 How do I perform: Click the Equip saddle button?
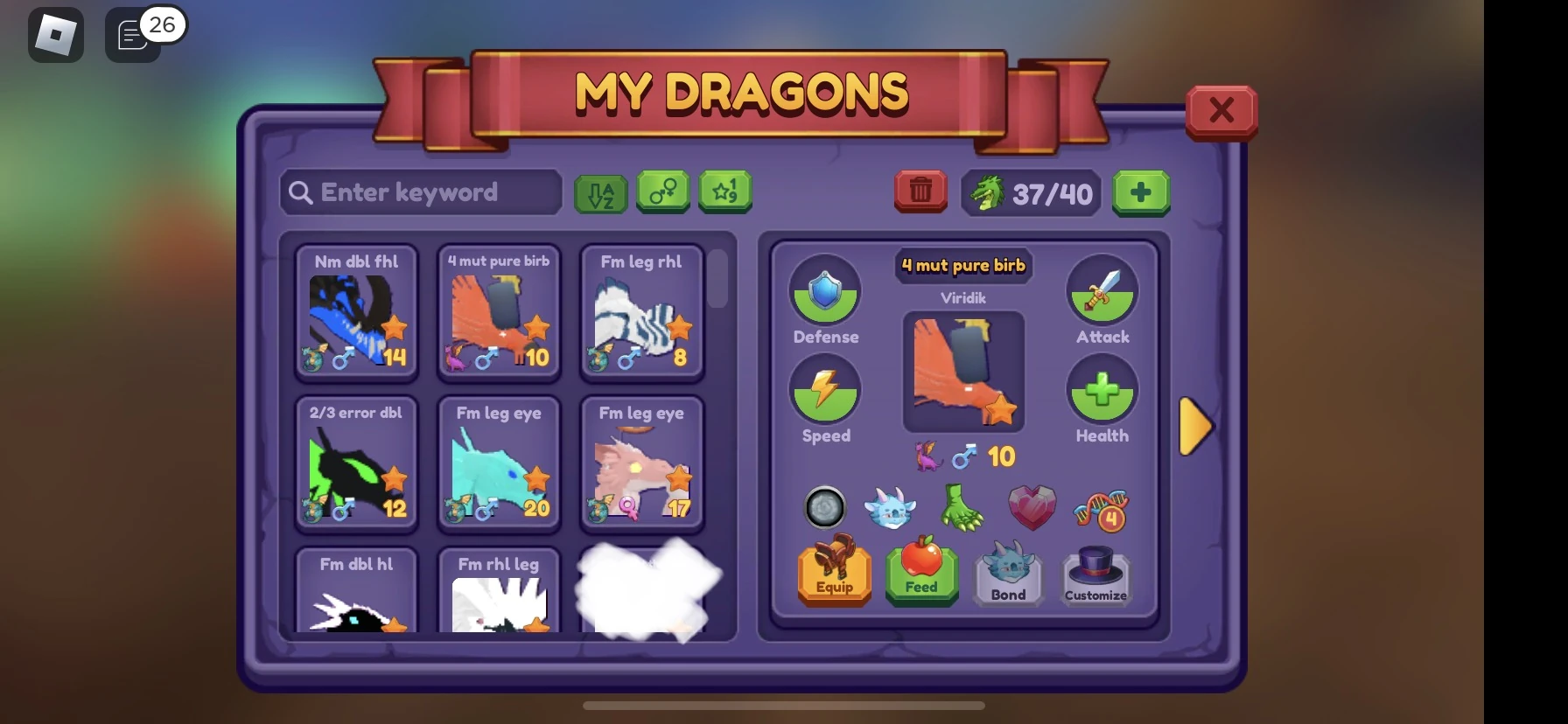click(x=833, y=574)
